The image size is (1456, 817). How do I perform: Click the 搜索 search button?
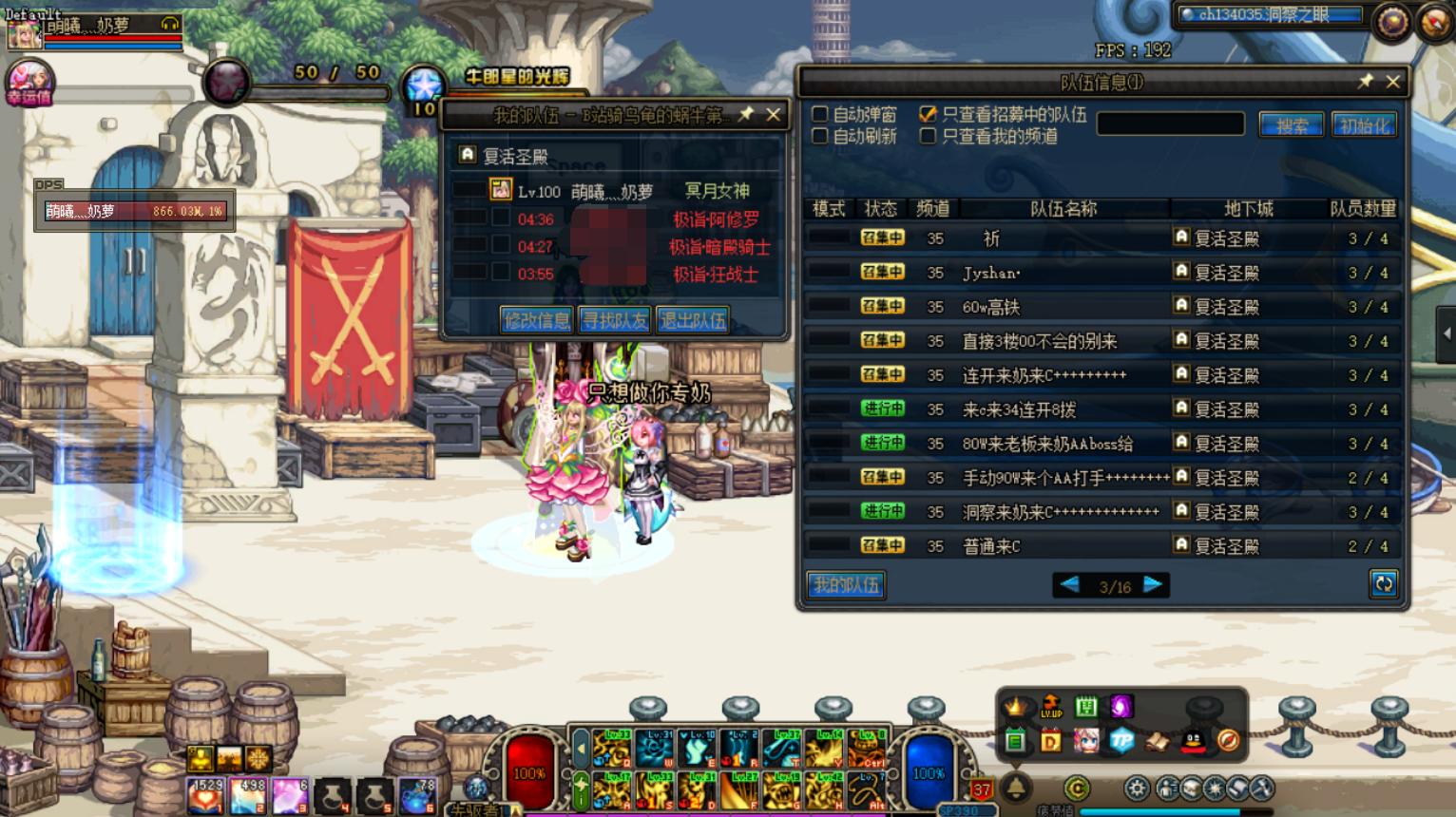[1291, 124]
